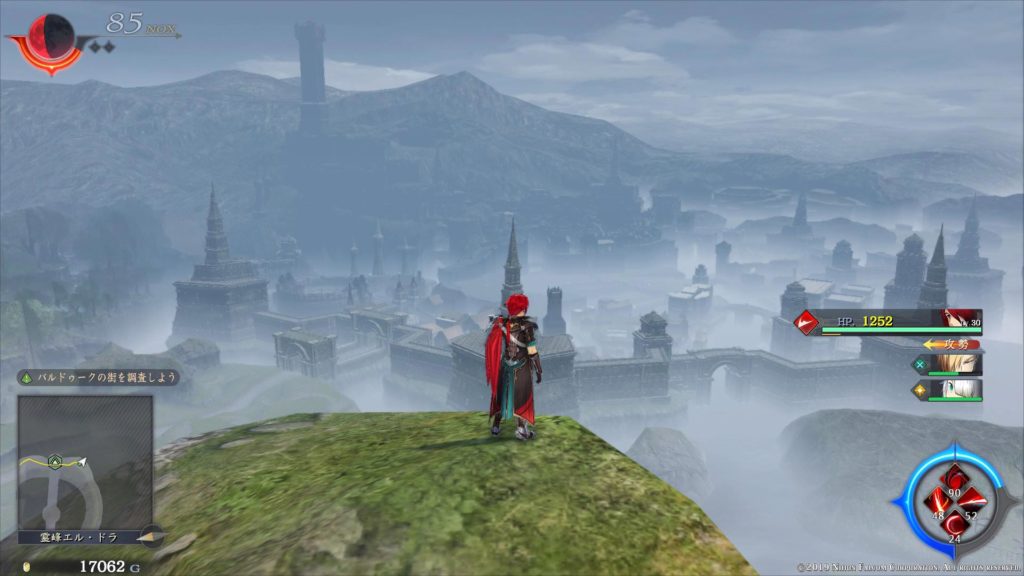The image size is (1024, 576).
Task: Select the quest objective tracker above the minimap
Action: (97, 378)
